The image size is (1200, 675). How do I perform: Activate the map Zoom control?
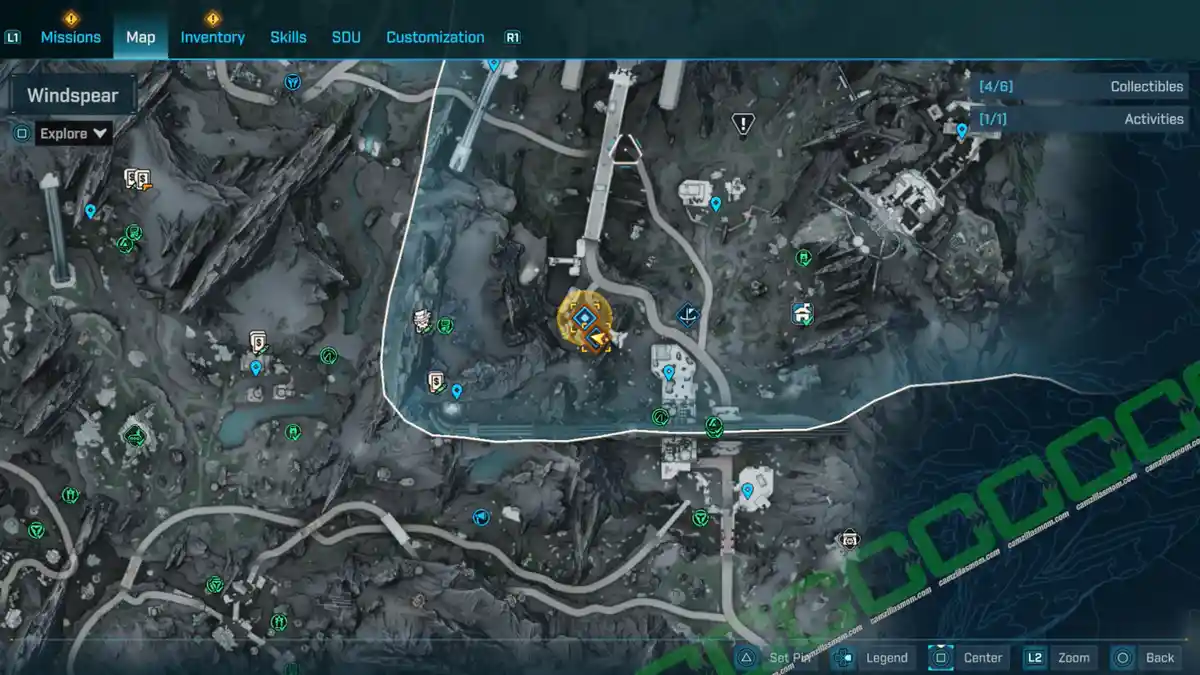(1060, 657)
